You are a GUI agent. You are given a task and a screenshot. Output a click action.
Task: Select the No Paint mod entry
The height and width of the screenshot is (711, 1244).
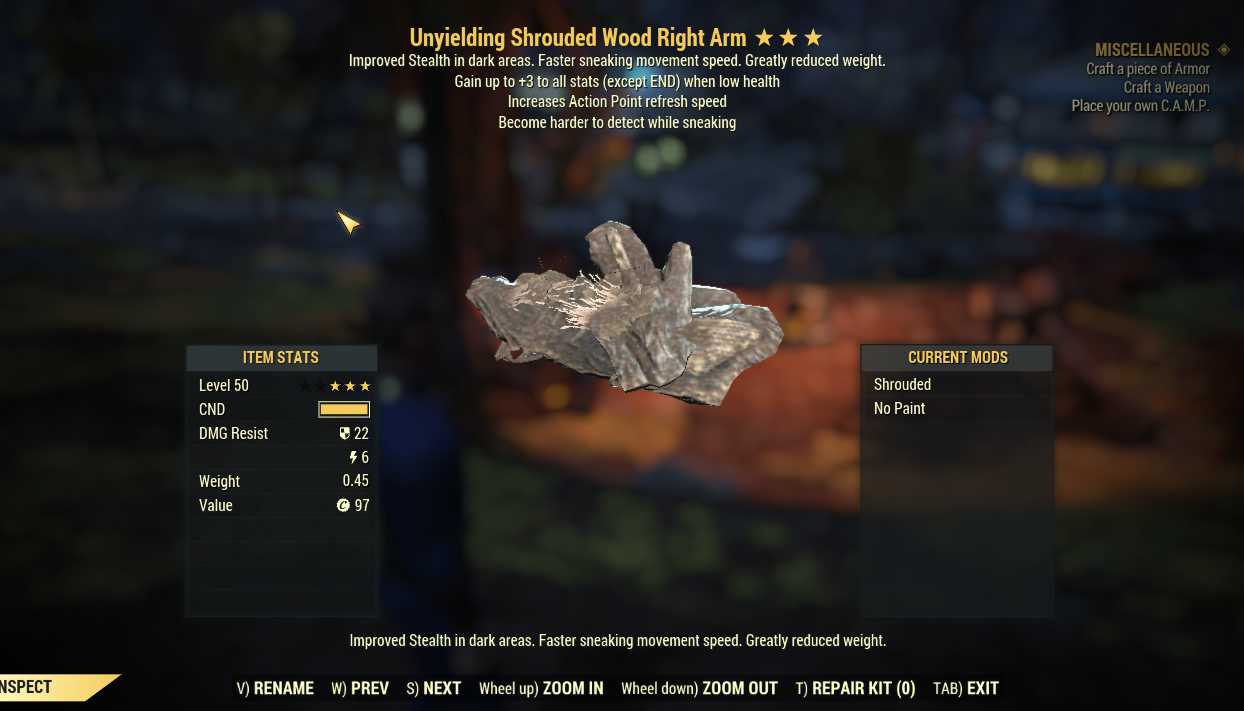click(900, 408)
